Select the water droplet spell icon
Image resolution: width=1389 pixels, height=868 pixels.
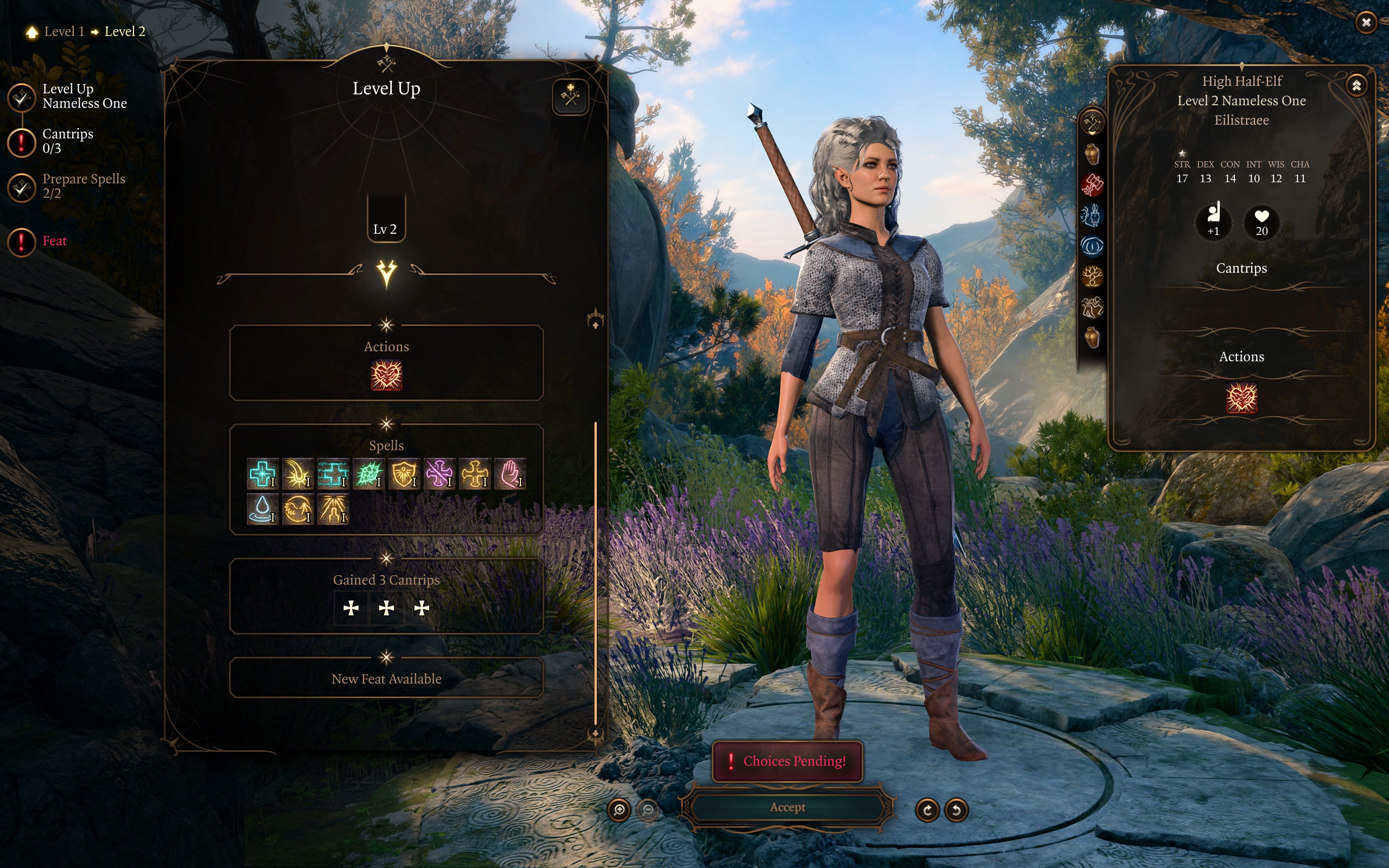(262, 509)
